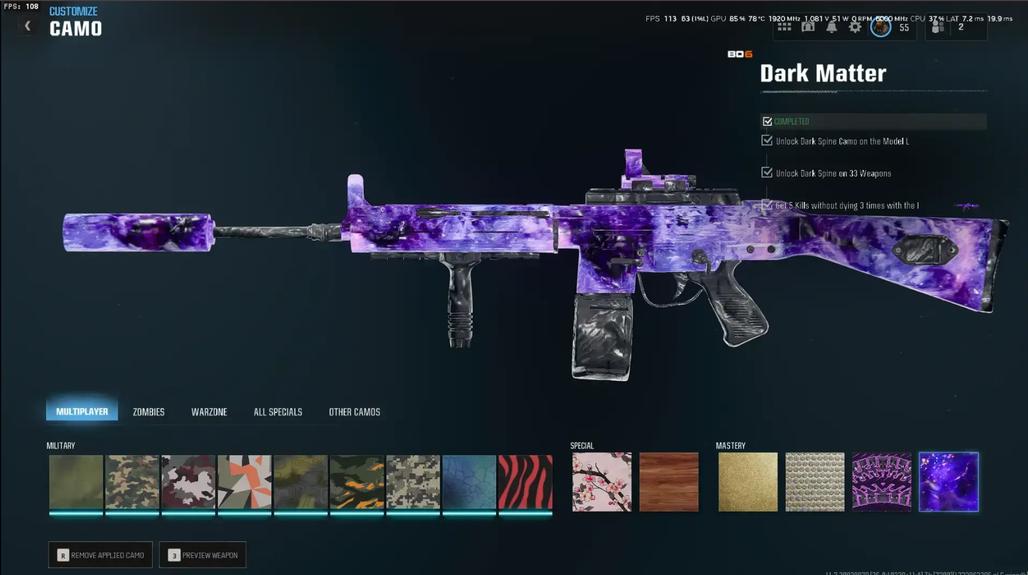
Task: Choose the red tiger stripe military camo
Action: pyautogui.click(x=525, y=482)
